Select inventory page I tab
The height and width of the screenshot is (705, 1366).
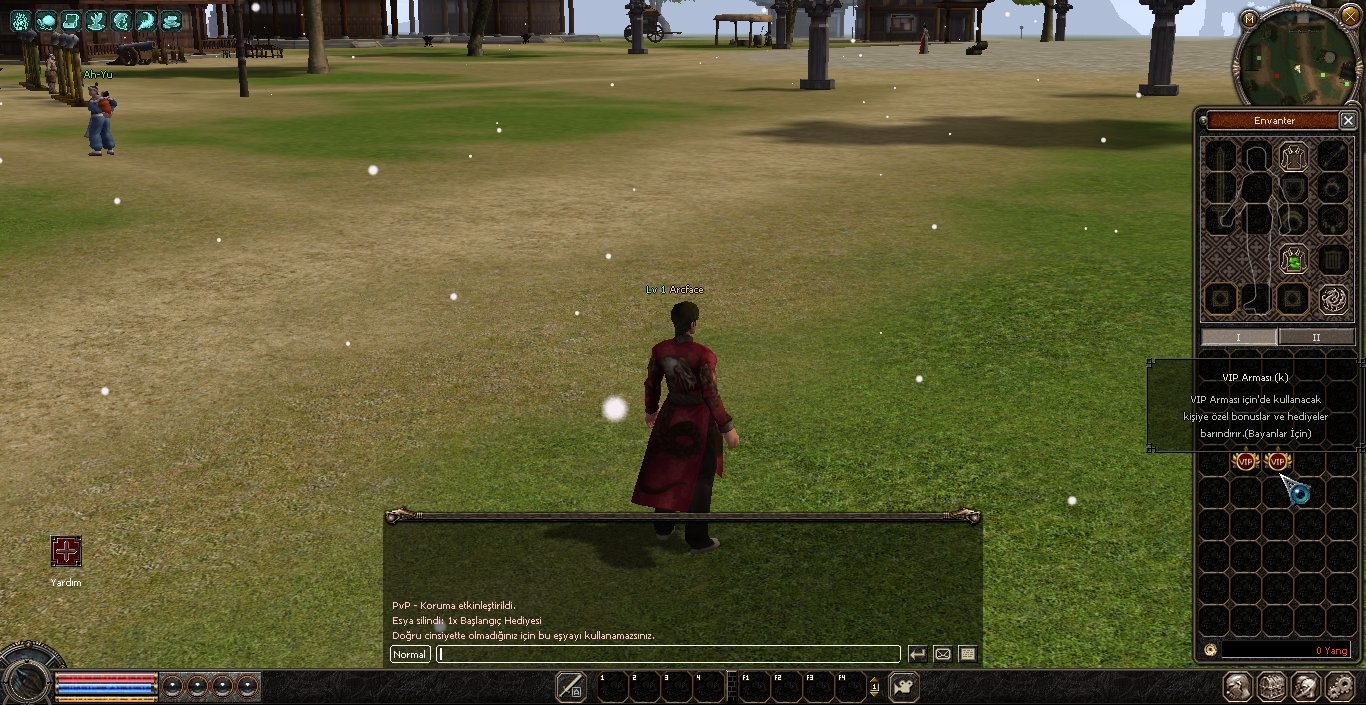[1238, 337]
